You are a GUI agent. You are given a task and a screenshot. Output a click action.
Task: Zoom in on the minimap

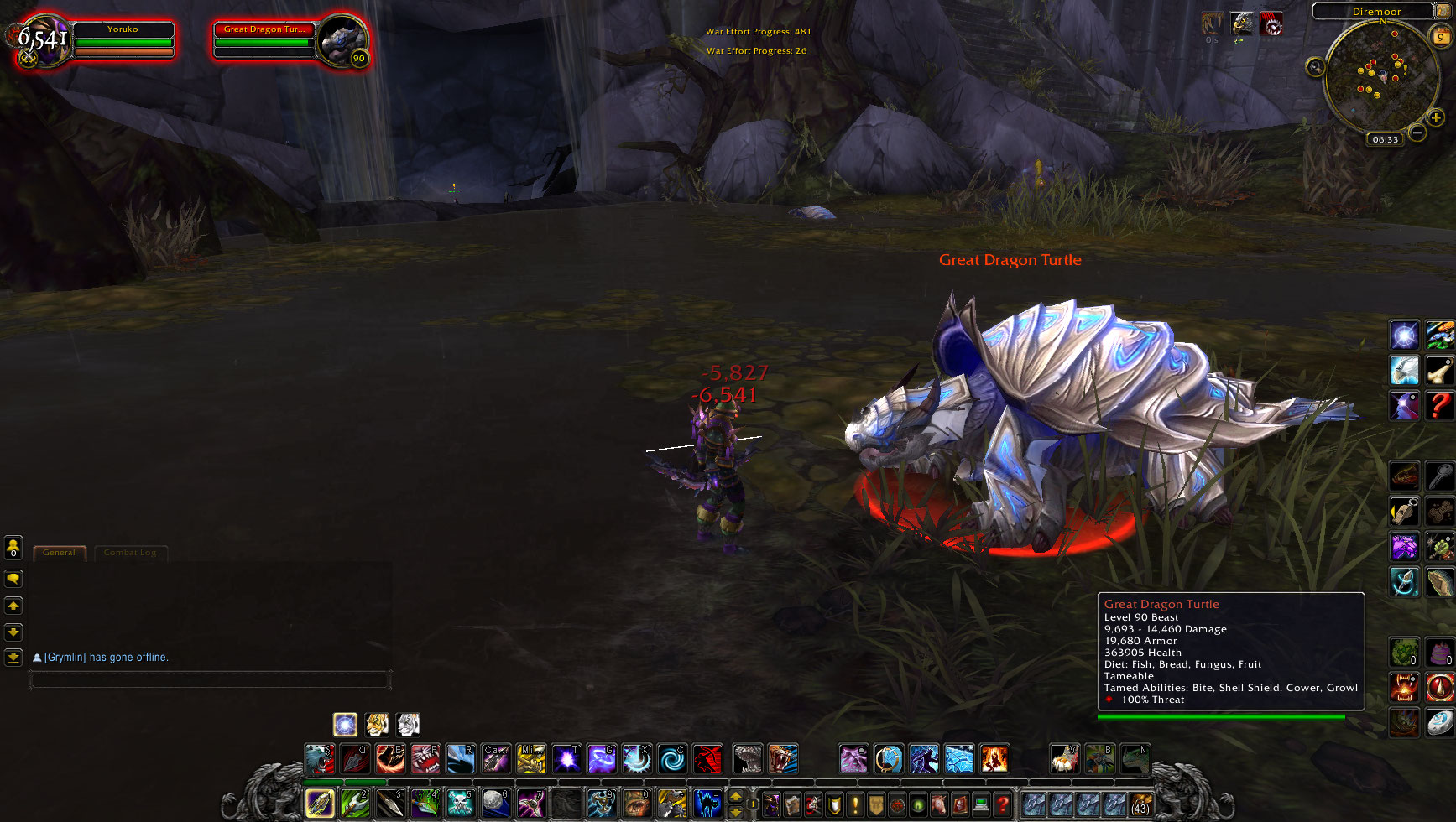(1436, 117)
